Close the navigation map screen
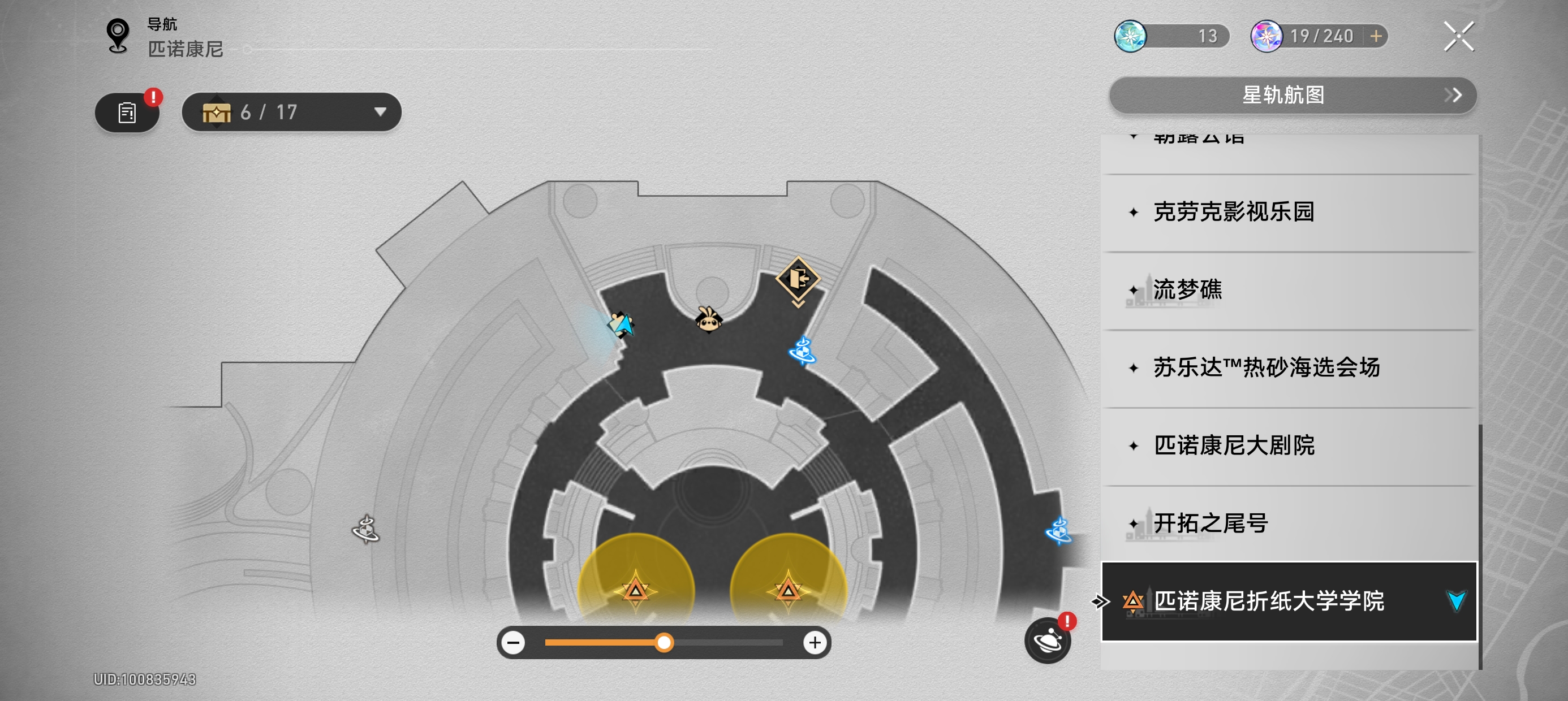The height and width of the screenshot is (701, 1568). click(x=1458, y=37)
